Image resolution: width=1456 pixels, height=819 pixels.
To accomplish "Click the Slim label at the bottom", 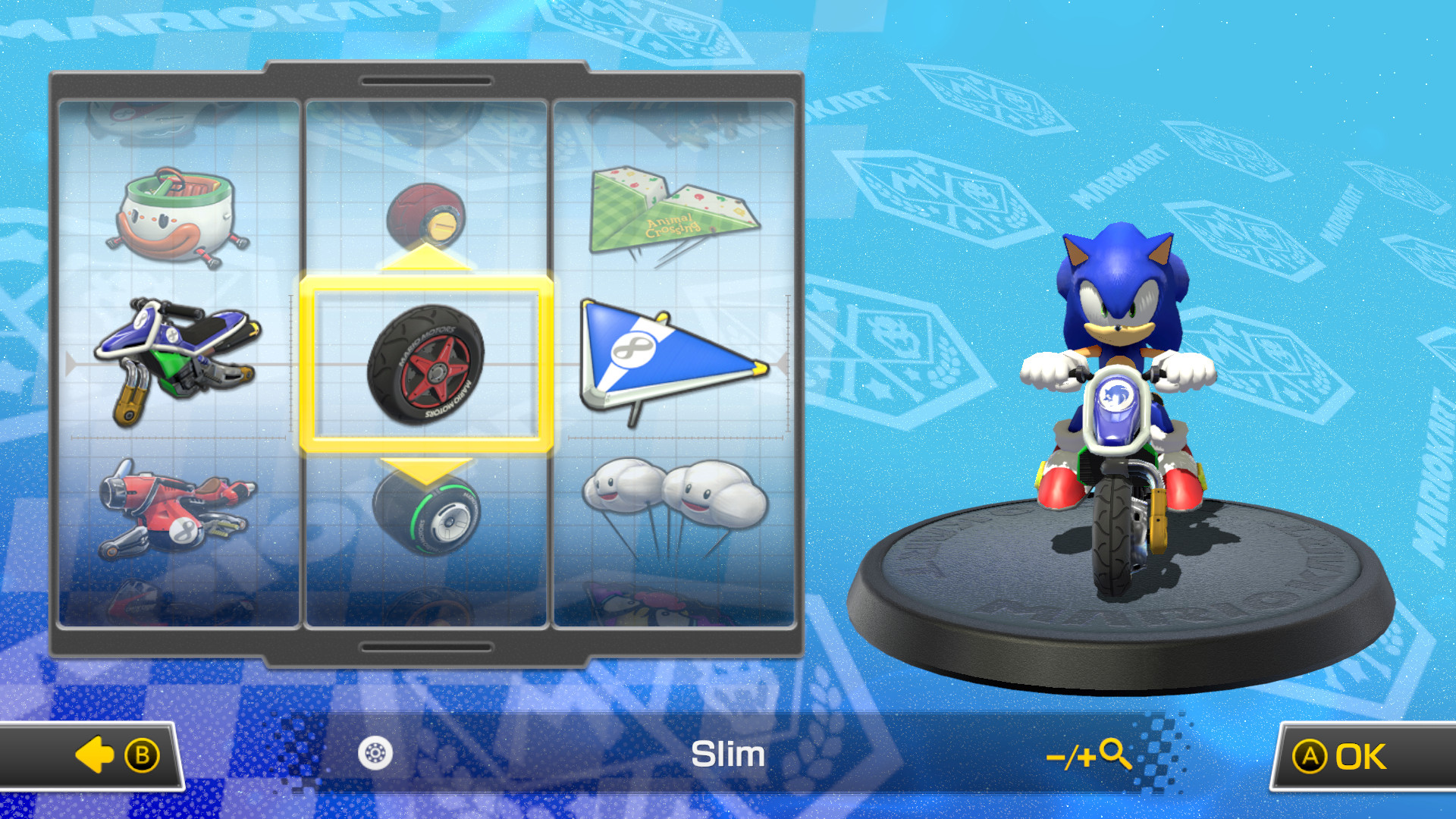I will click(x=726, y=755).
